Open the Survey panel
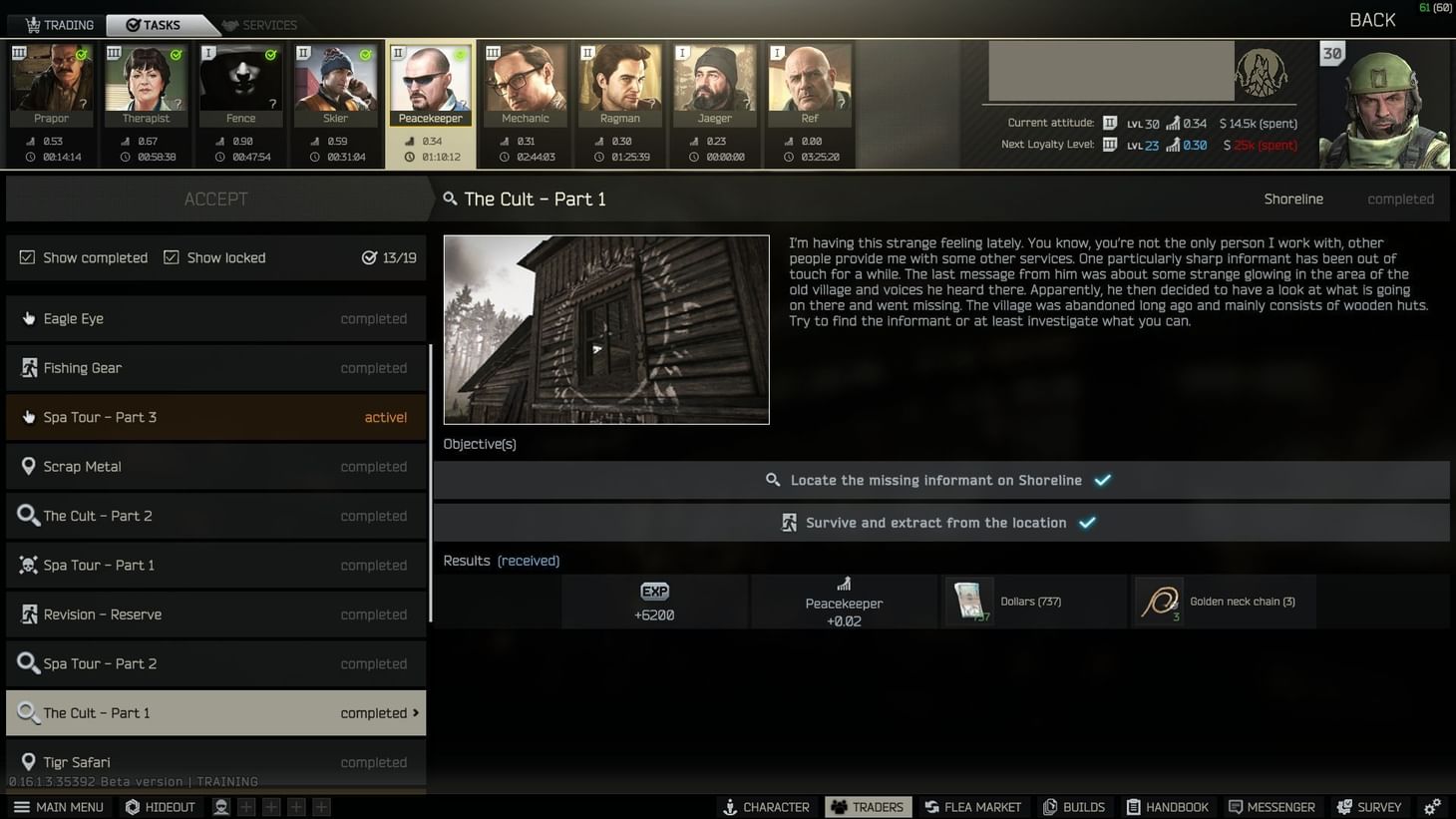 (1368, 806)
